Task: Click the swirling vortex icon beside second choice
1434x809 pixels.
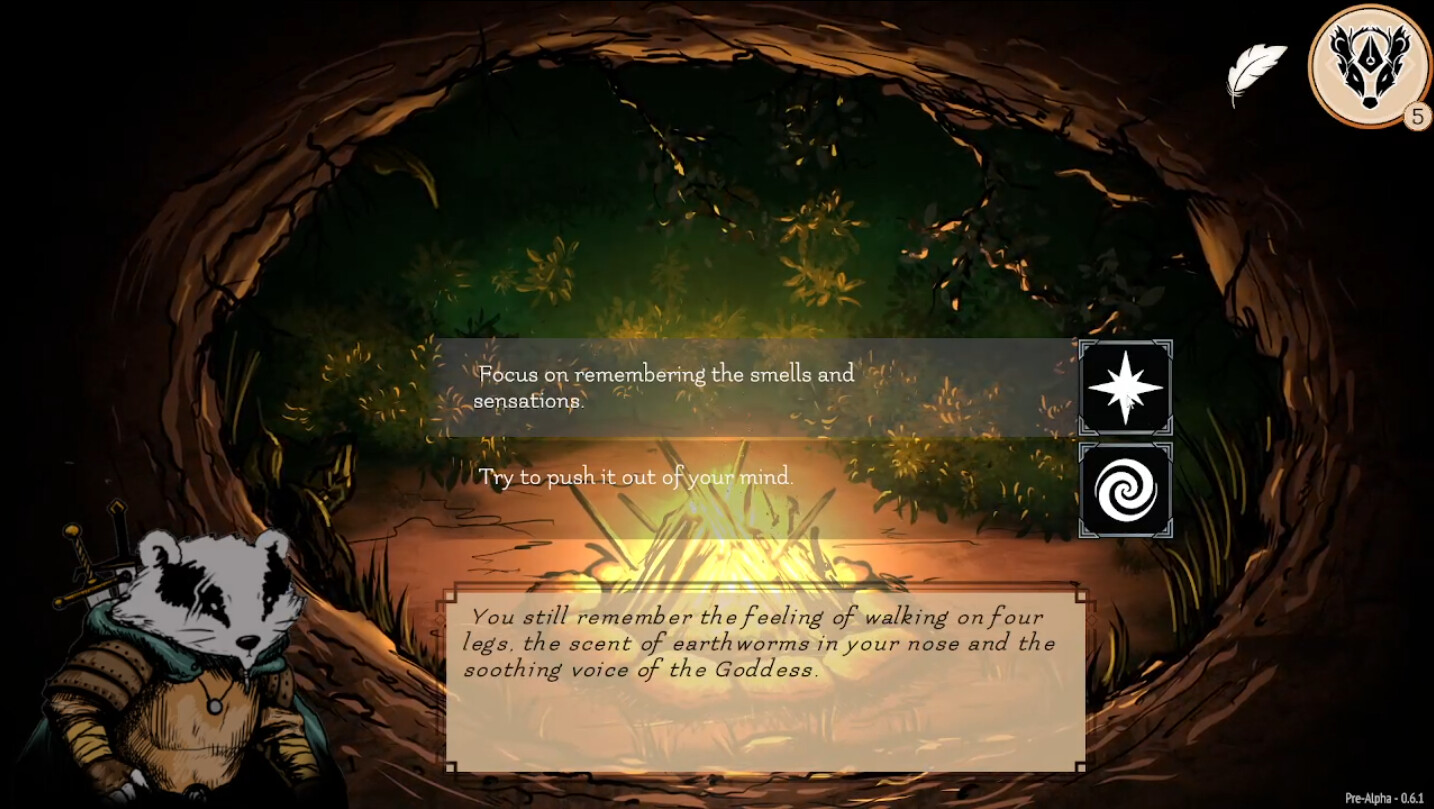Action: tap(1126, 490)
